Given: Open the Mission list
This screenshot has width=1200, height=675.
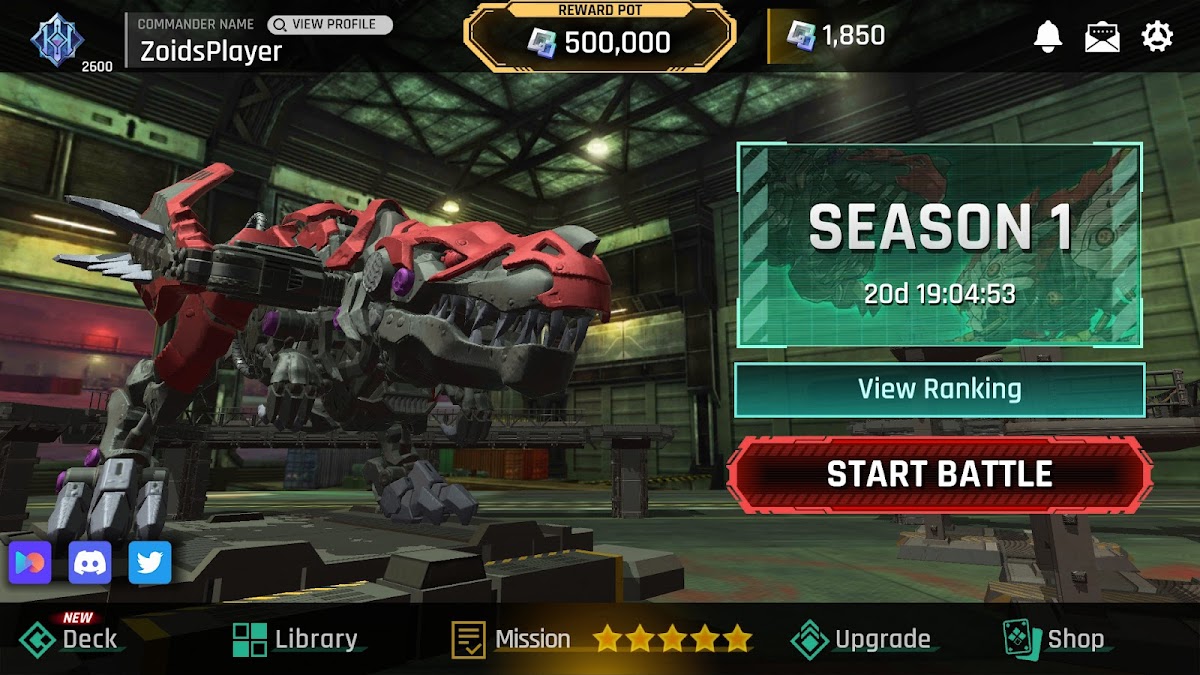Looking at the screenshot, I should [x=512, y=639].
